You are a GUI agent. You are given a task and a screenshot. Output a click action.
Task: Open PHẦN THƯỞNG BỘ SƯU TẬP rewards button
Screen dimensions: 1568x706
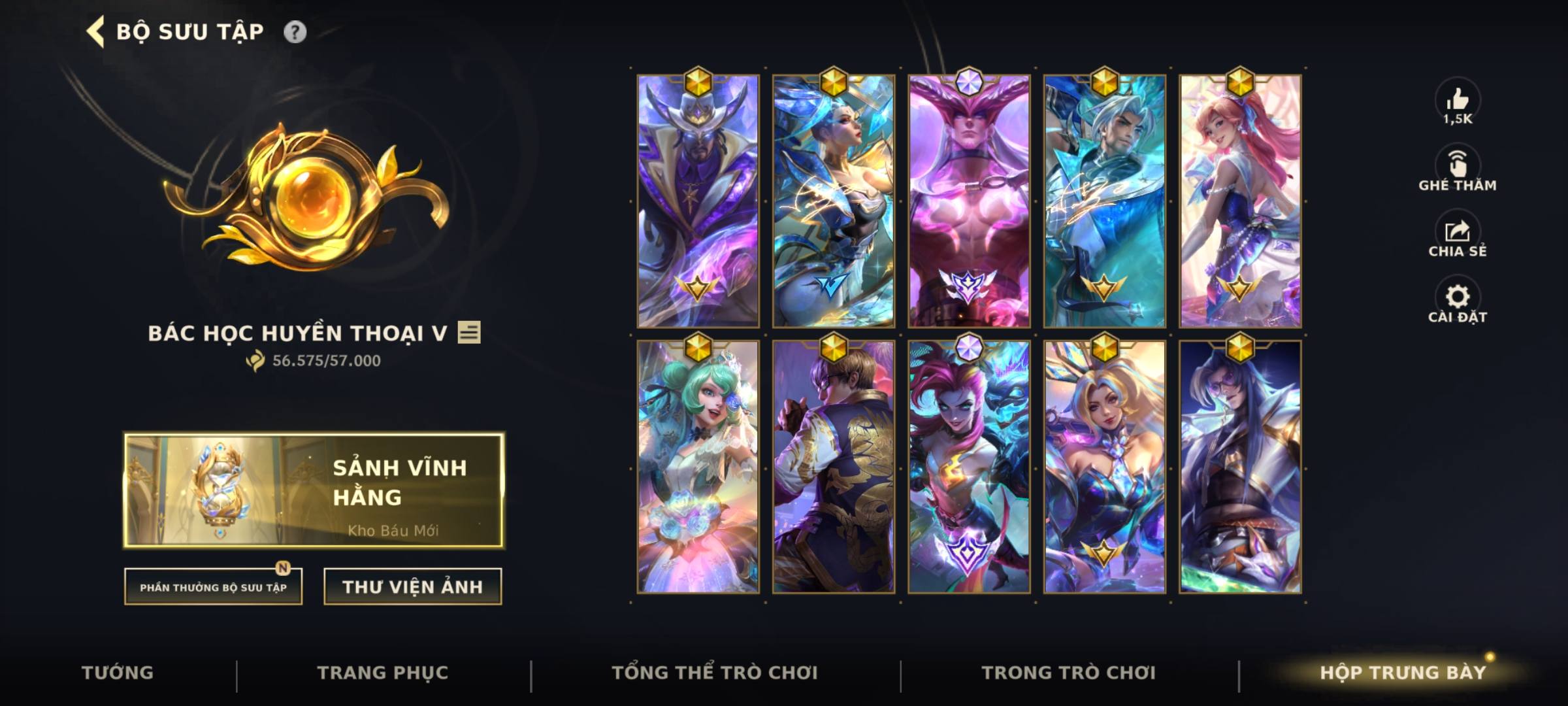click(x=214, y=588)
